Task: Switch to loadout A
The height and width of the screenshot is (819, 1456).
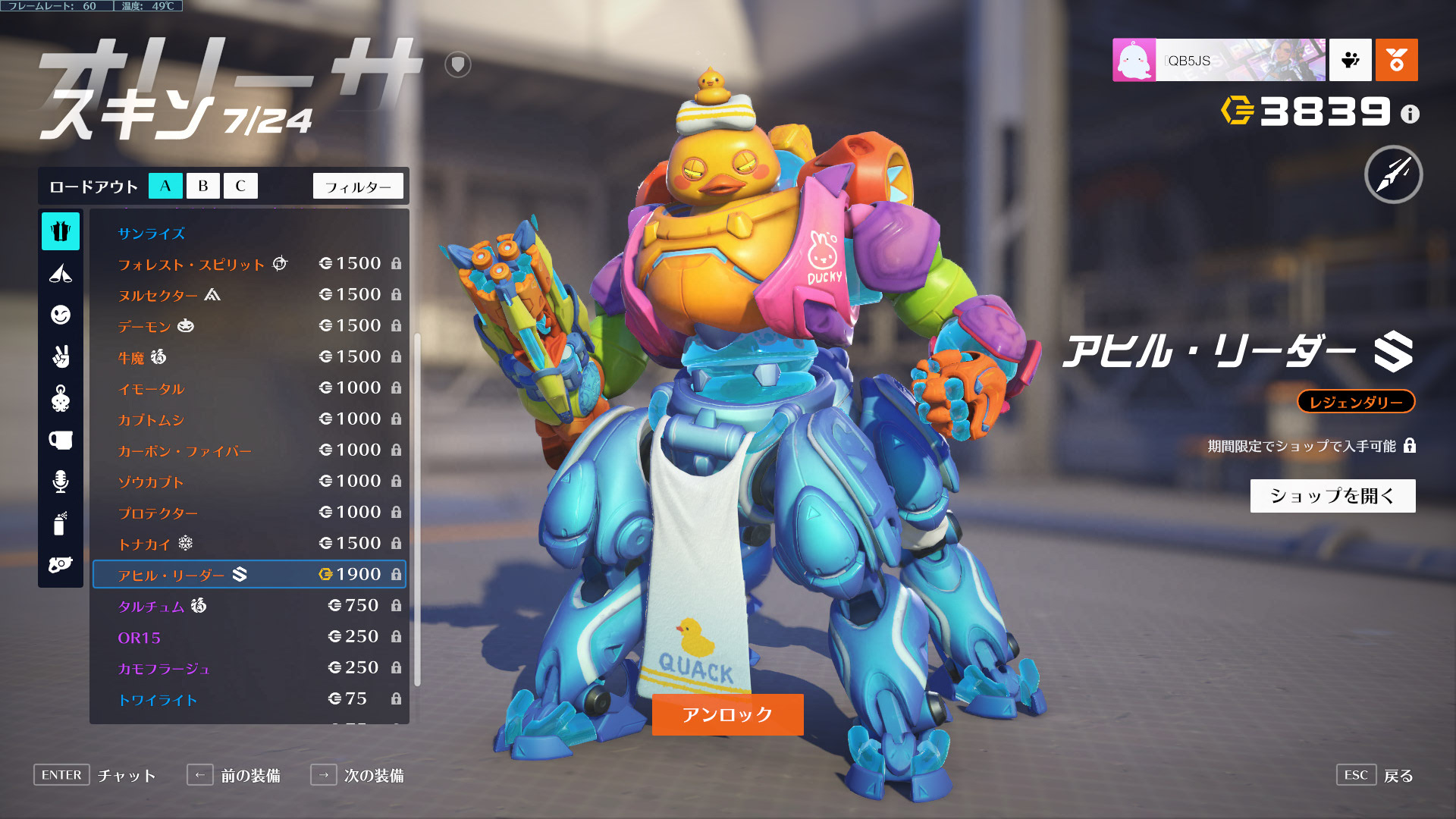Action: (165, 186)
